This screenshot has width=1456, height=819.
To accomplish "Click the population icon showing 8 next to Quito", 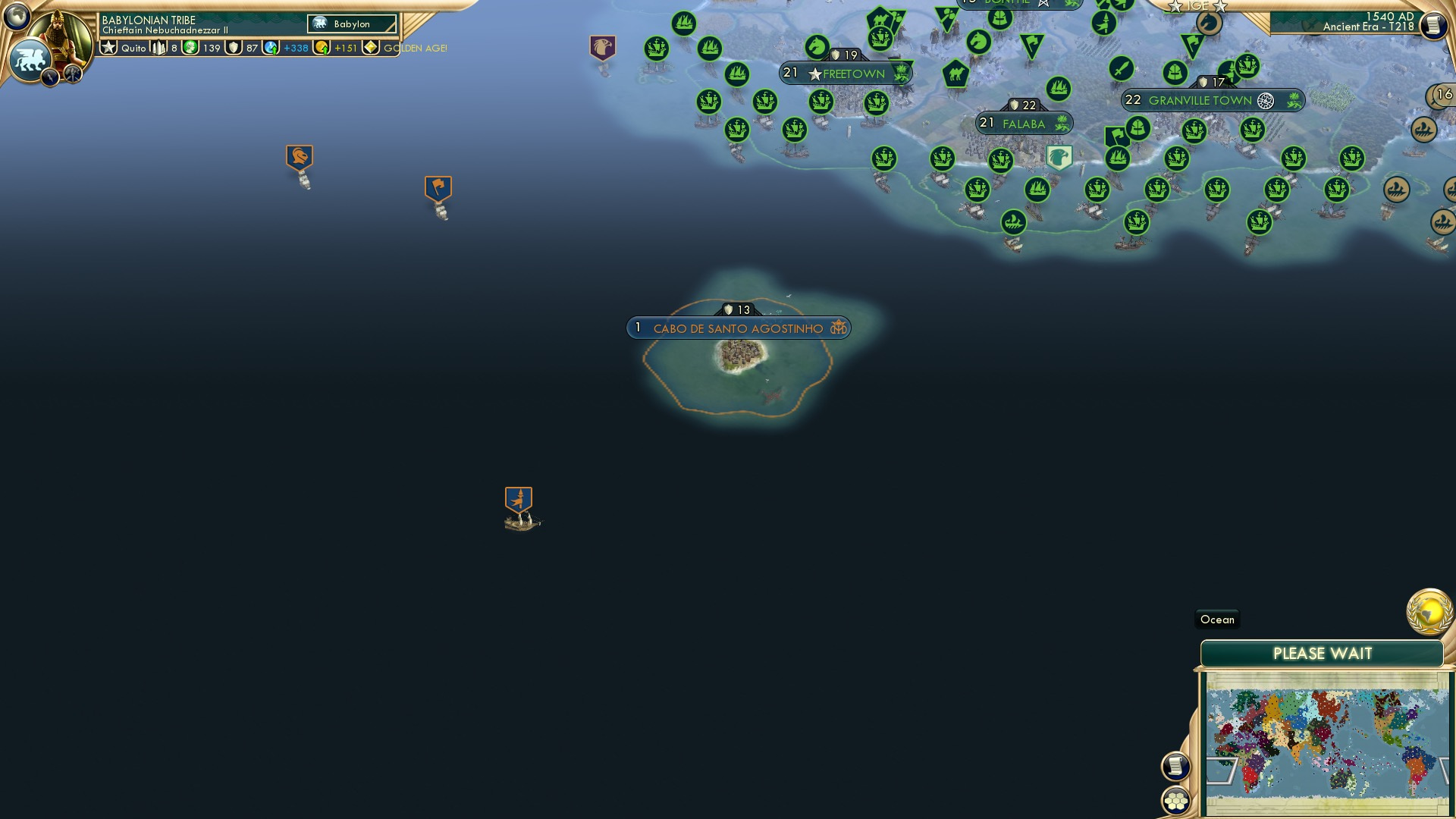I will click(x=159, y=48).
